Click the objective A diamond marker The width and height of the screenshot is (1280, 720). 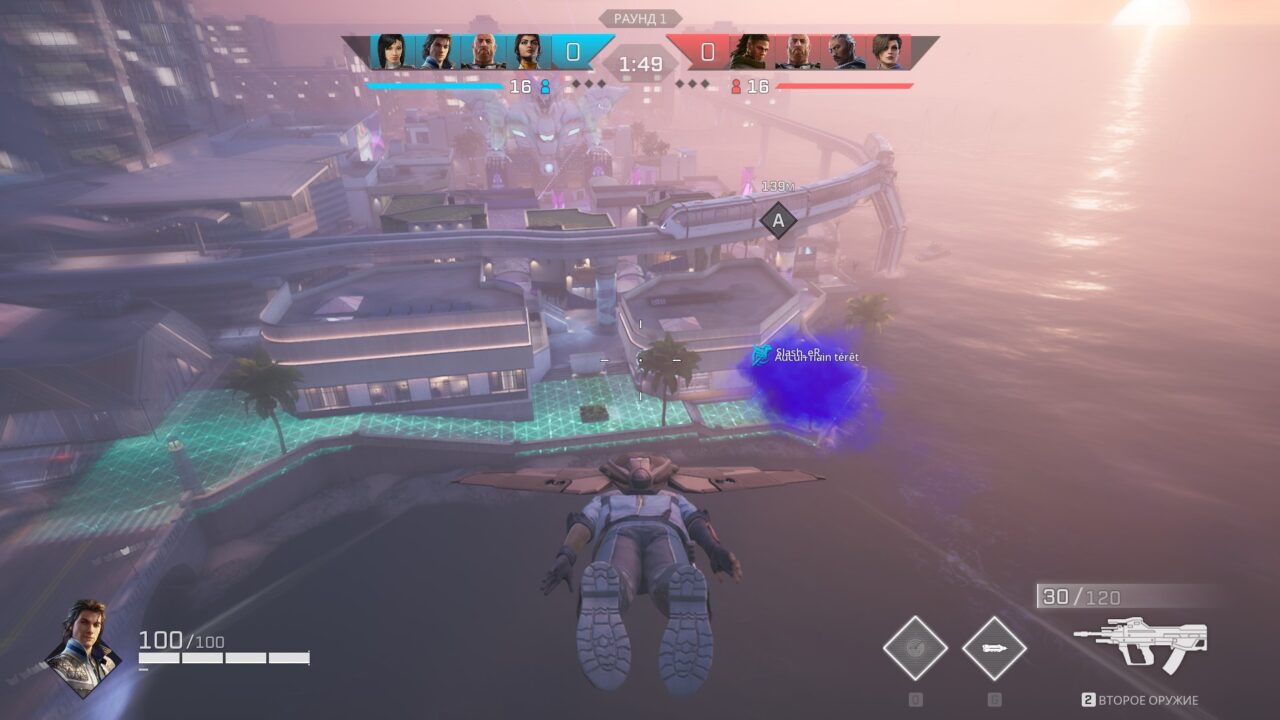778,220
